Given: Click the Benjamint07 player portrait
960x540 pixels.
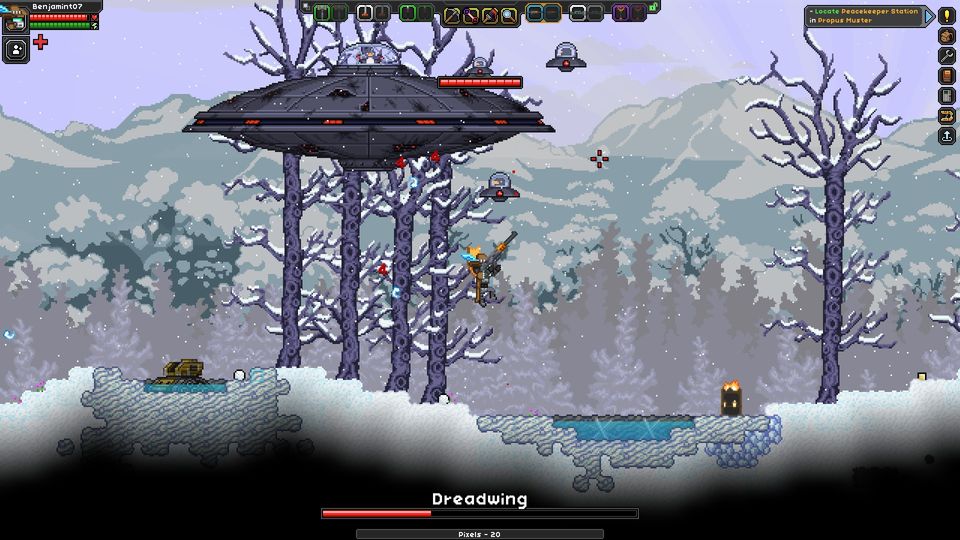Looking at the screenshot, I should pos(15,19).
